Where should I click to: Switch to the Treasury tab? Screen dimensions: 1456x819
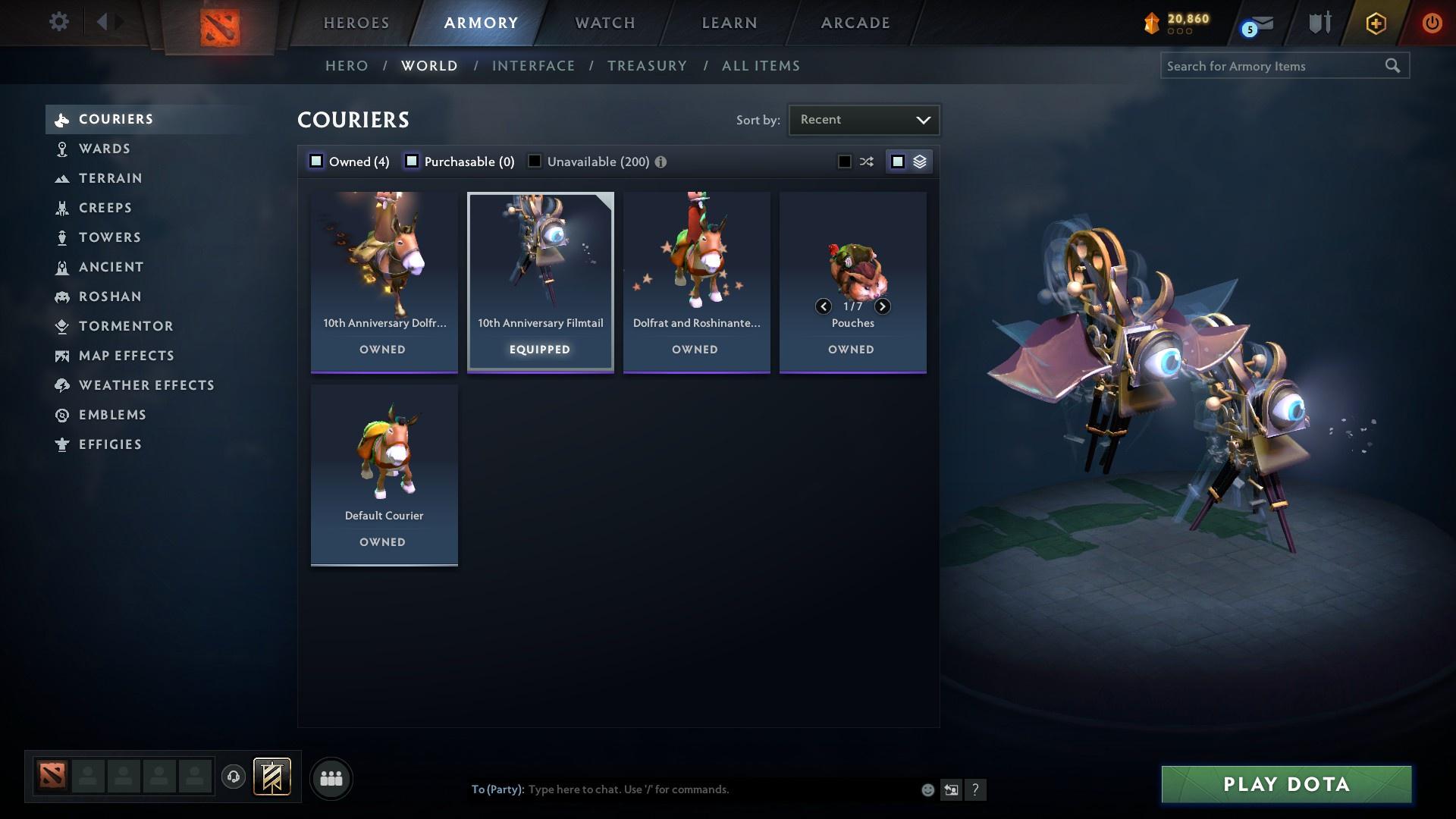point(647,66)
